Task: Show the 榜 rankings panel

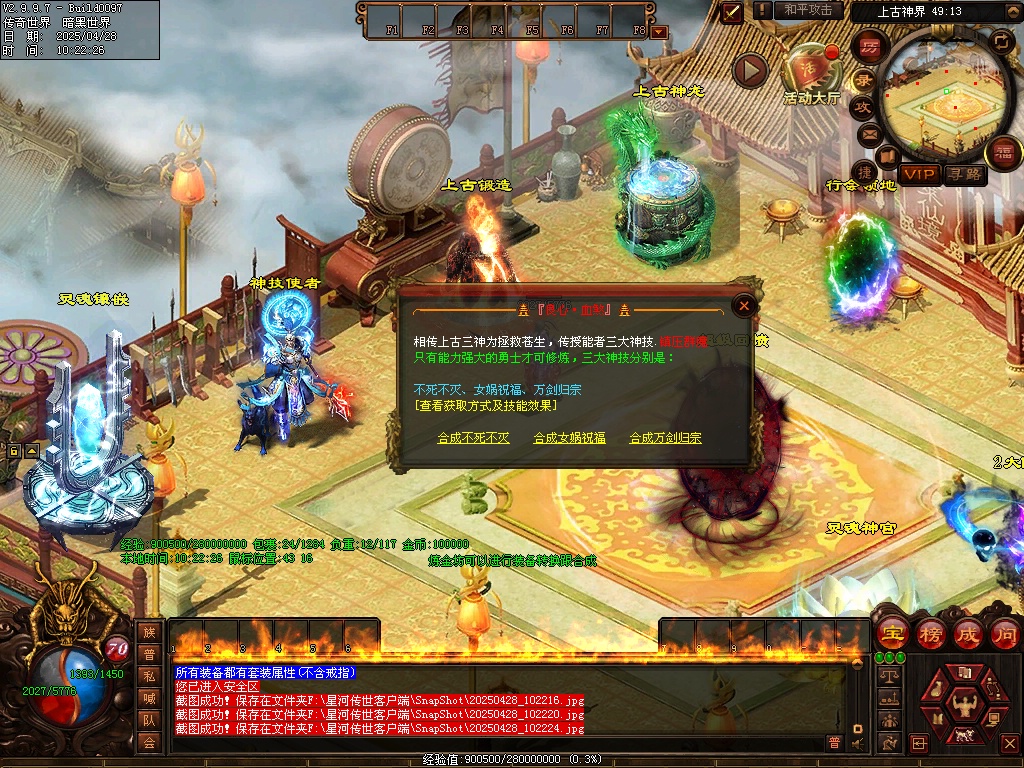Action: point(930,634)
